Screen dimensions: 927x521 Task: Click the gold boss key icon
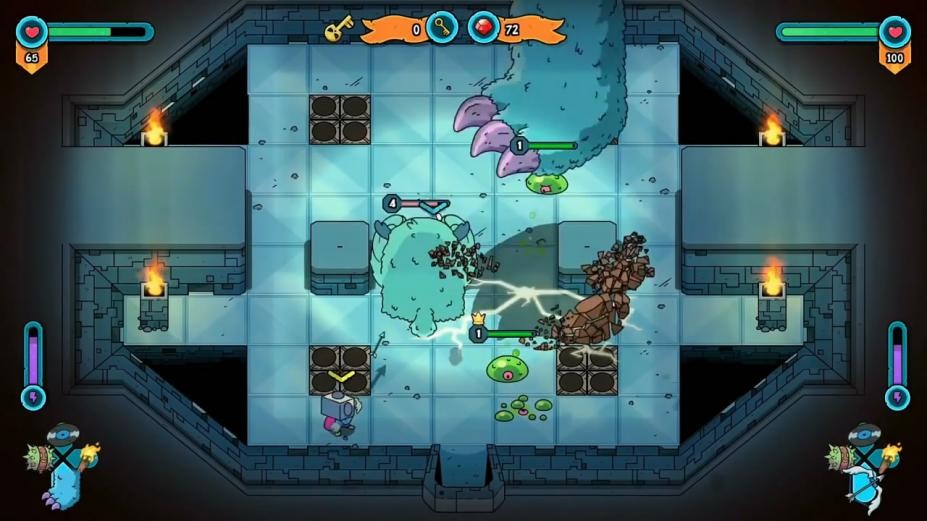338,30
